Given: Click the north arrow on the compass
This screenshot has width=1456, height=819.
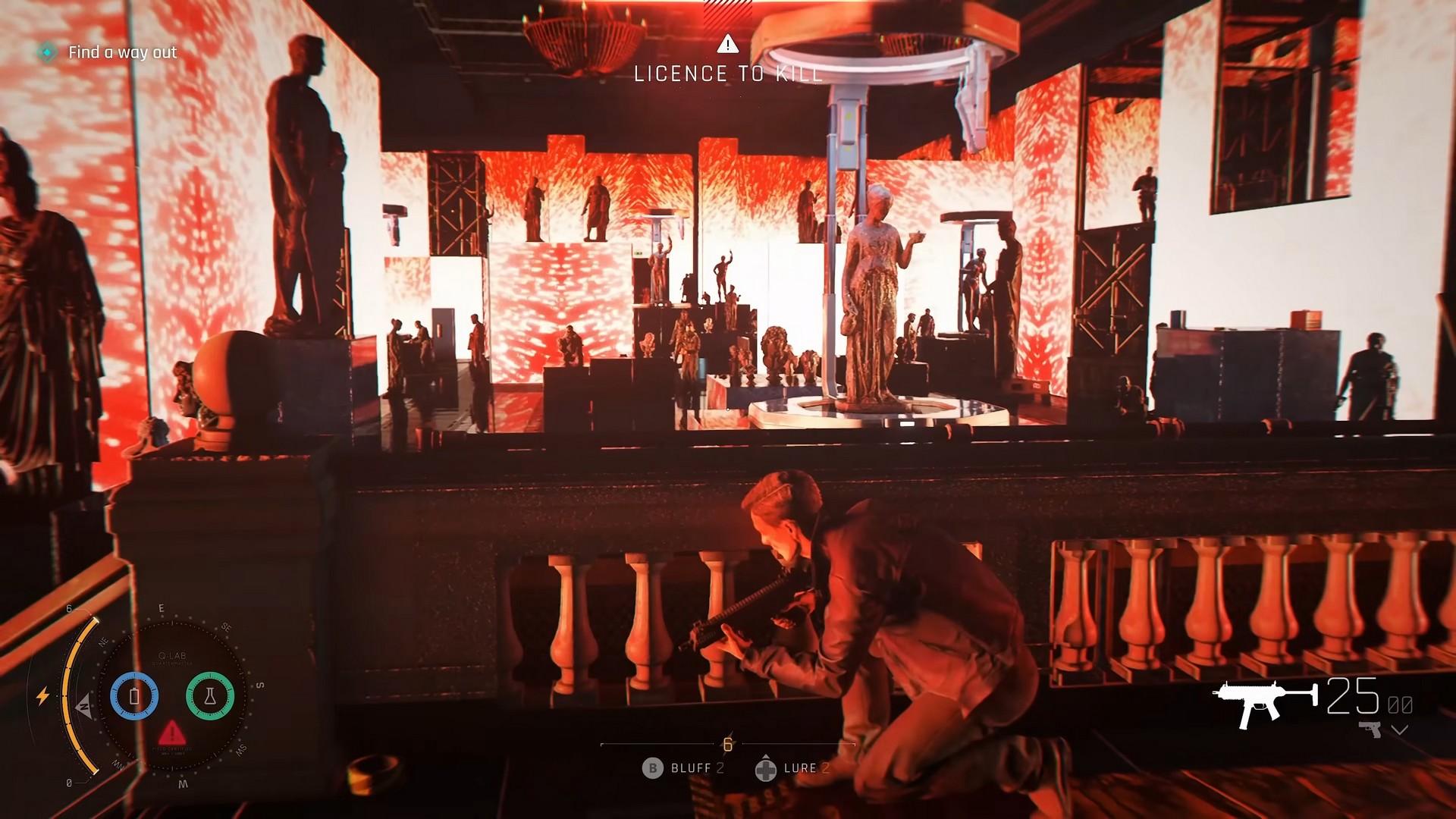Looking at the screenshot, I should tap(84, 706).
